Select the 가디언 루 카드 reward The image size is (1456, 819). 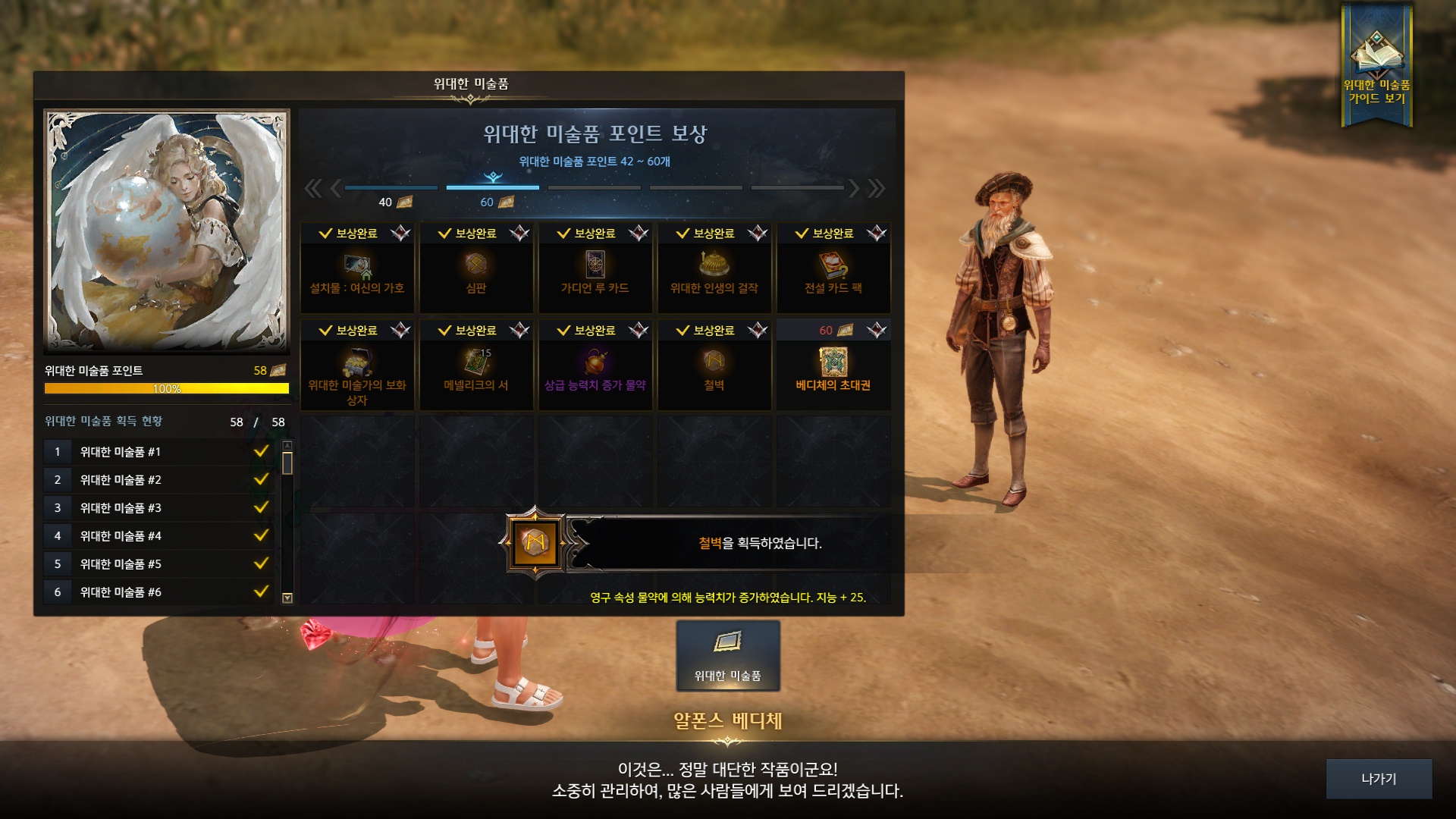coord(595,268)
